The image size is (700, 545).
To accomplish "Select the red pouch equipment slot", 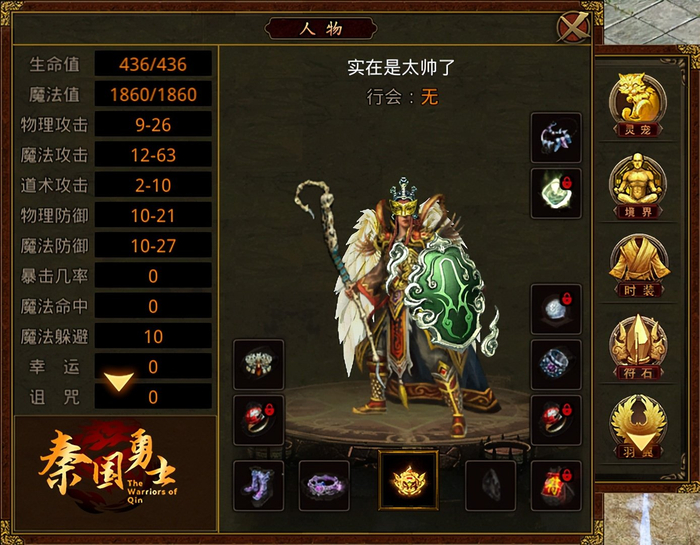I will [x=556, y=485].
